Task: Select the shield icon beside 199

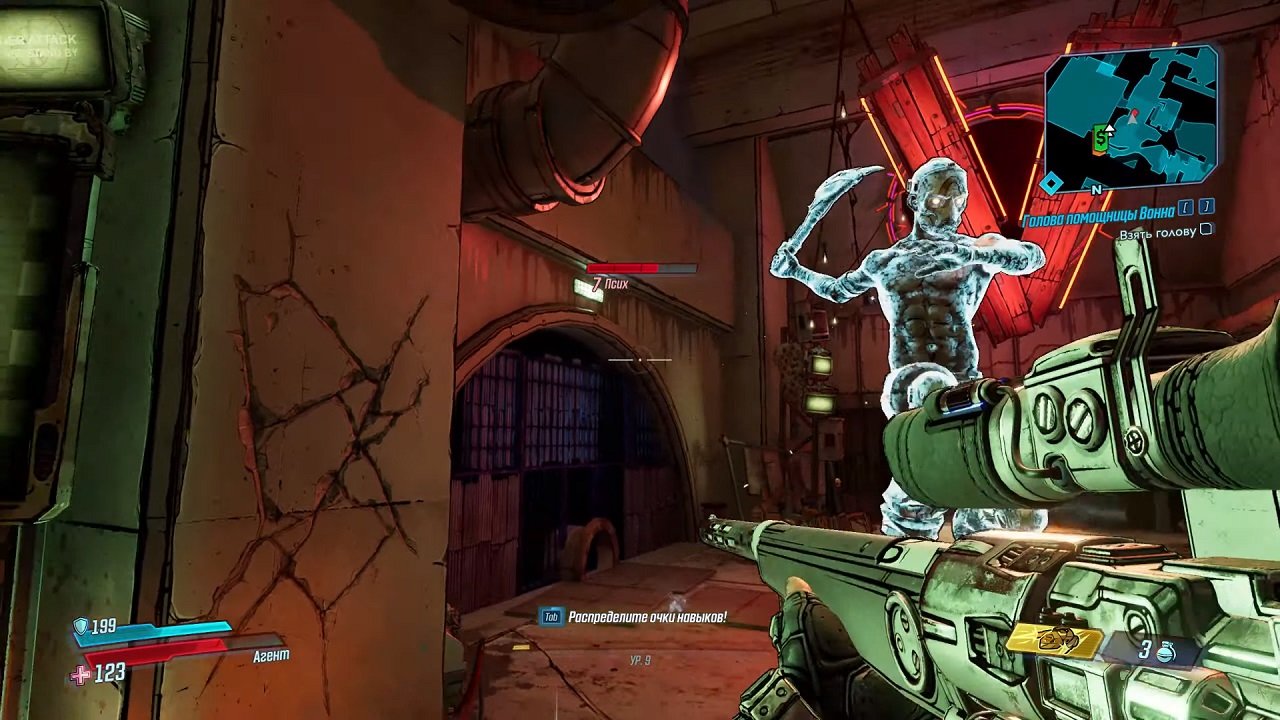Action: [x=80, y=627]
